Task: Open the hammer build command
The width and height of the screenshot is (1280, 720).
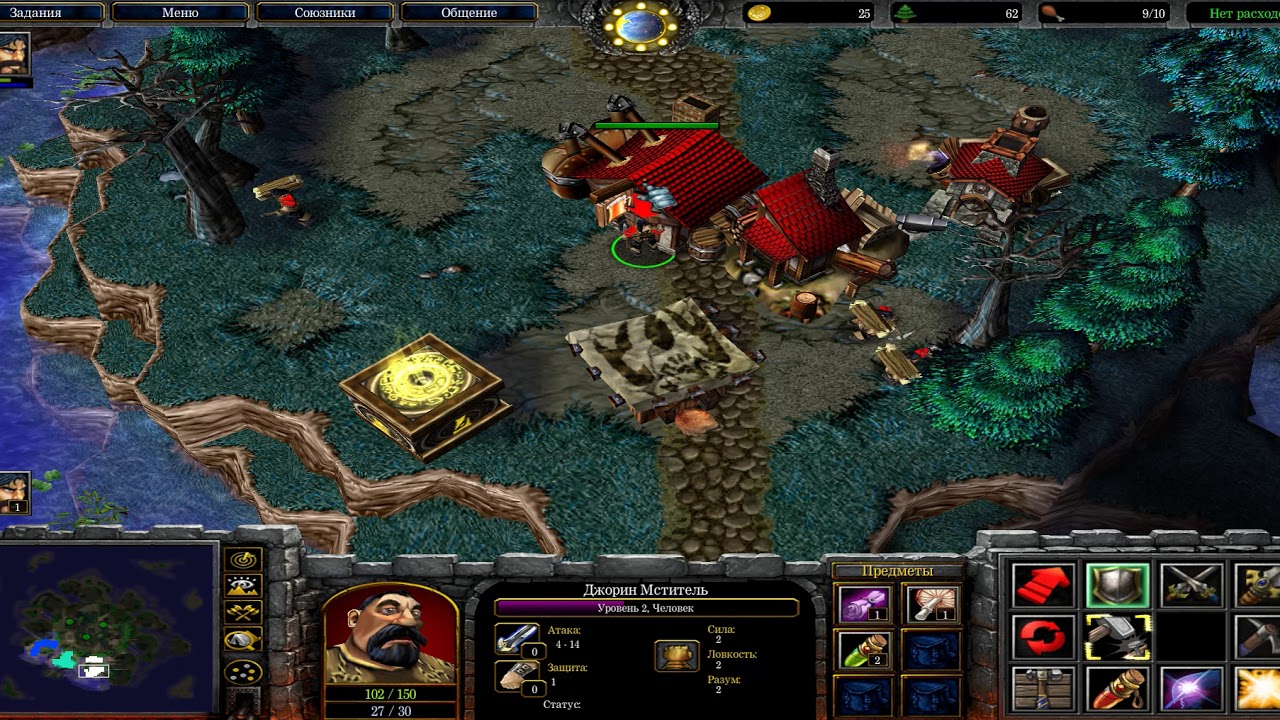Action: (x=1117, y=637)
